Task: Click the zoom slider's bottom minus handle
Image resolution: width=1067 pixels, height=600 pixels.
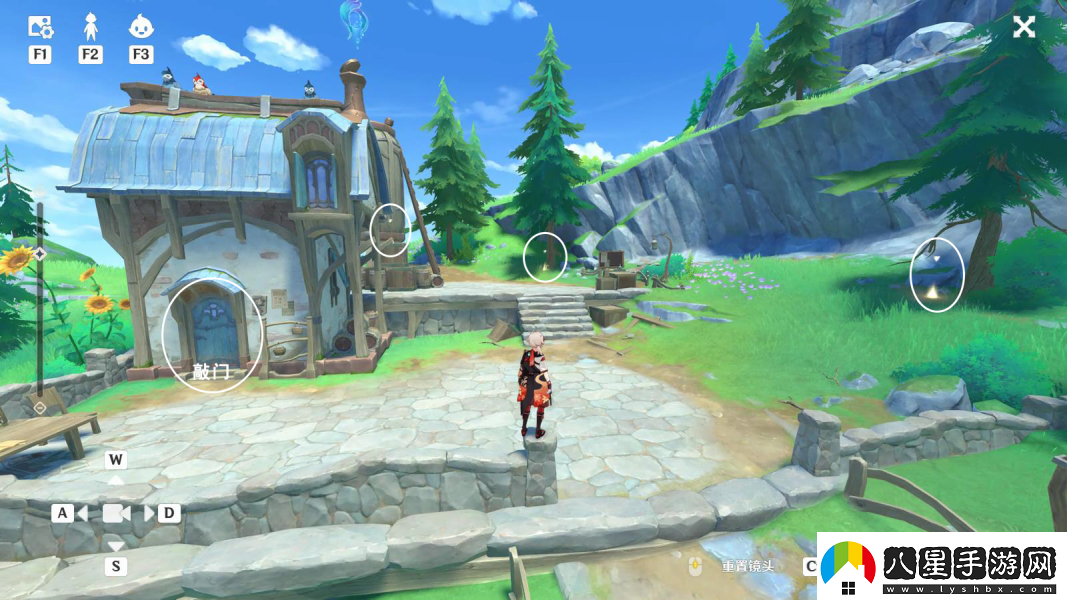Action: (x=40, y=408)
